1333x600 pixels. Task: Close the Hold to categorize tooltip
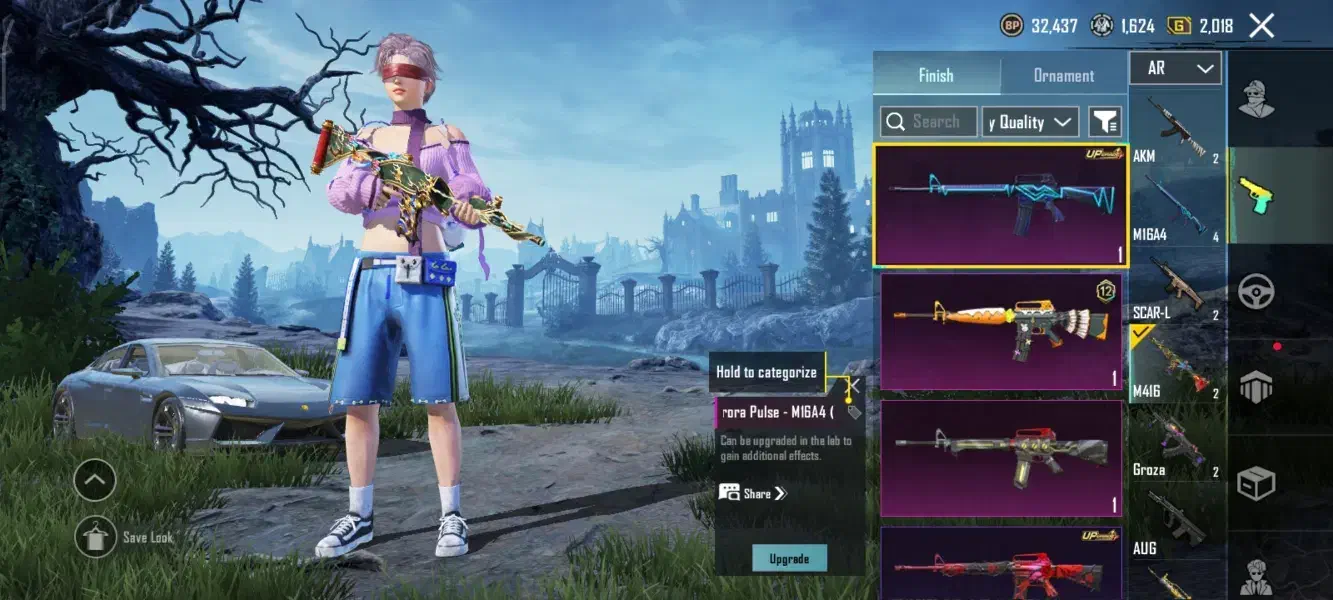852,384
